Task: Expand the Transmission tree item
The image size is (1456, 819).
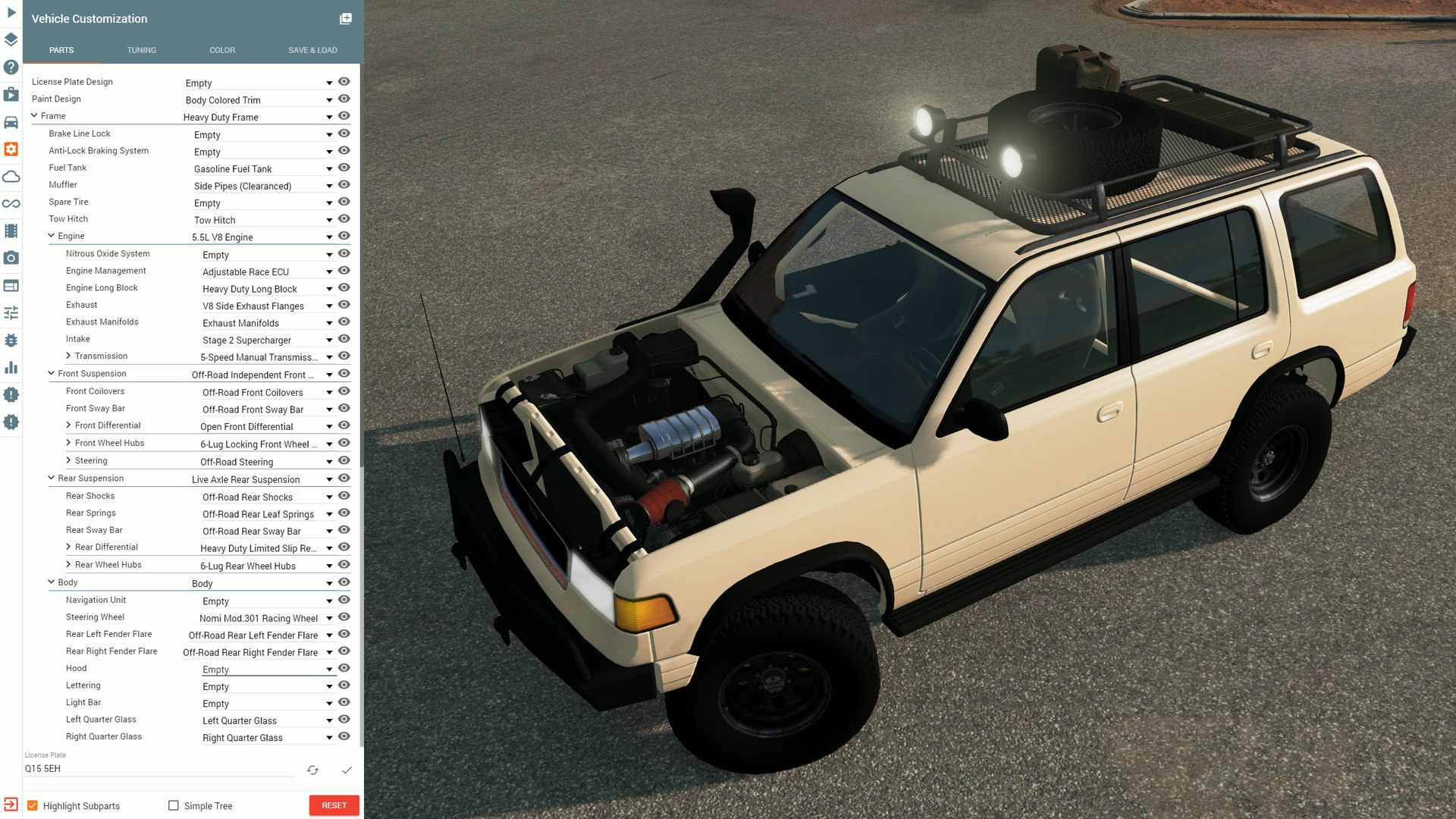Action: tap(68, 356)
